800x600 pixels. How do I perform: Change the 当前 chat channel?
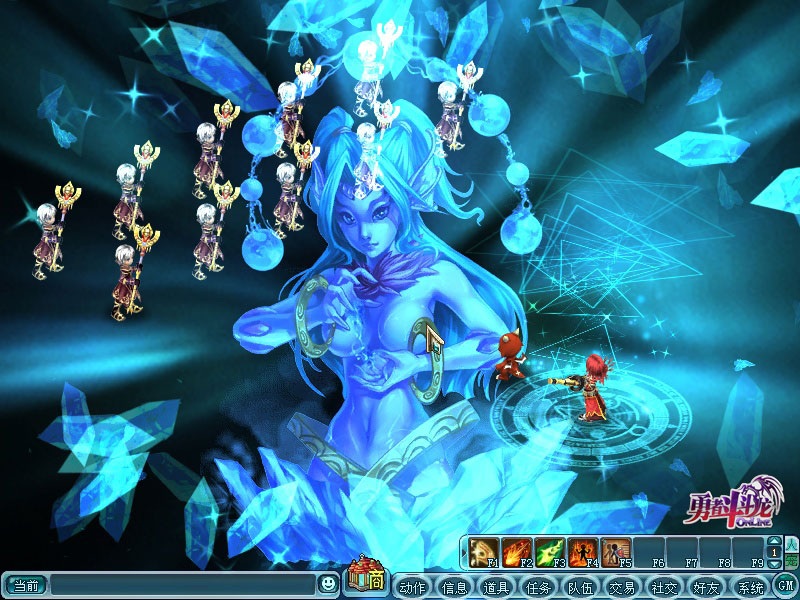coord(25,585)
